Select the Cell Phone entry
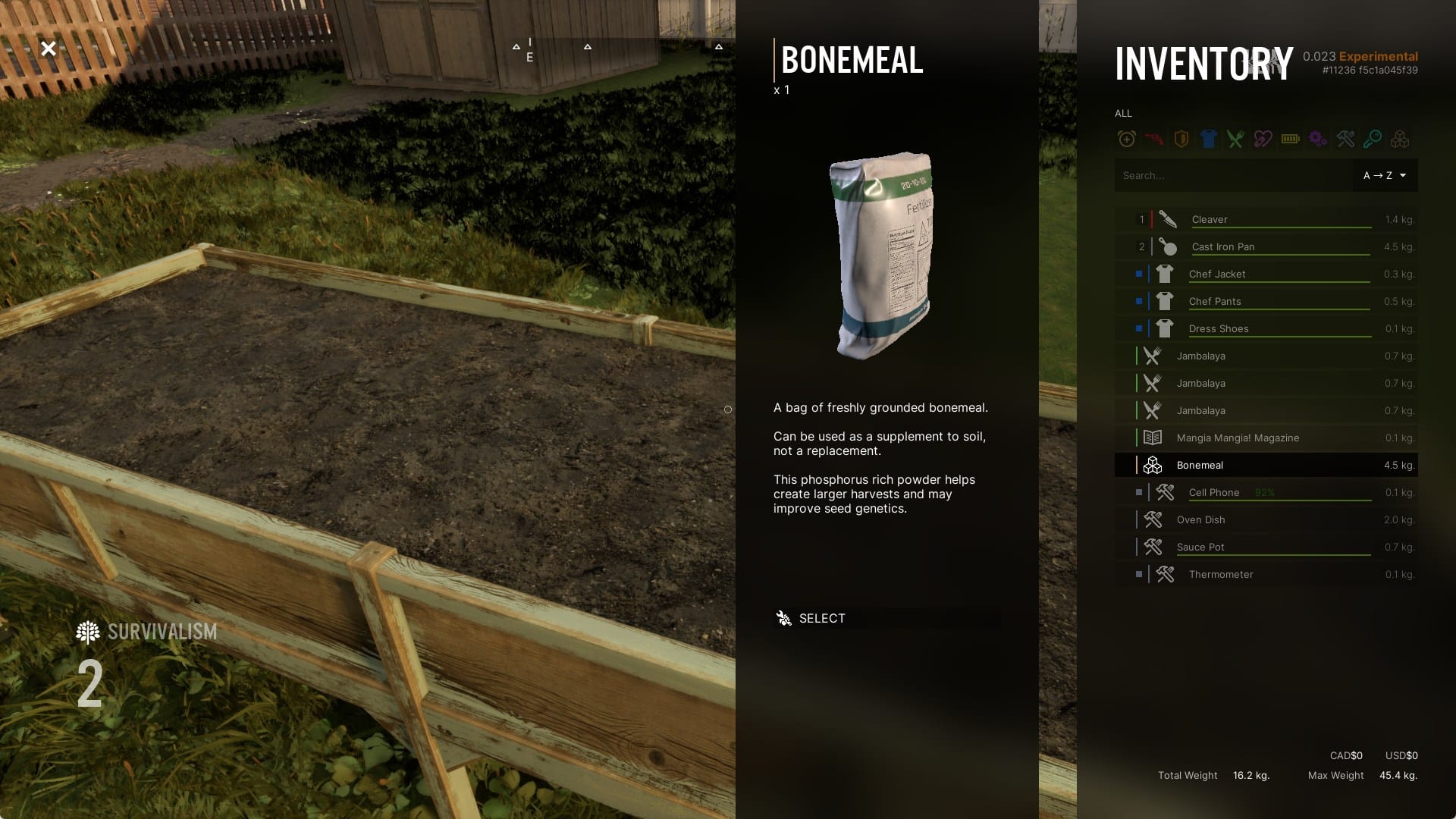This screenshot has height=819, width=1456. pyautogui.click(x=1213, y=492)
